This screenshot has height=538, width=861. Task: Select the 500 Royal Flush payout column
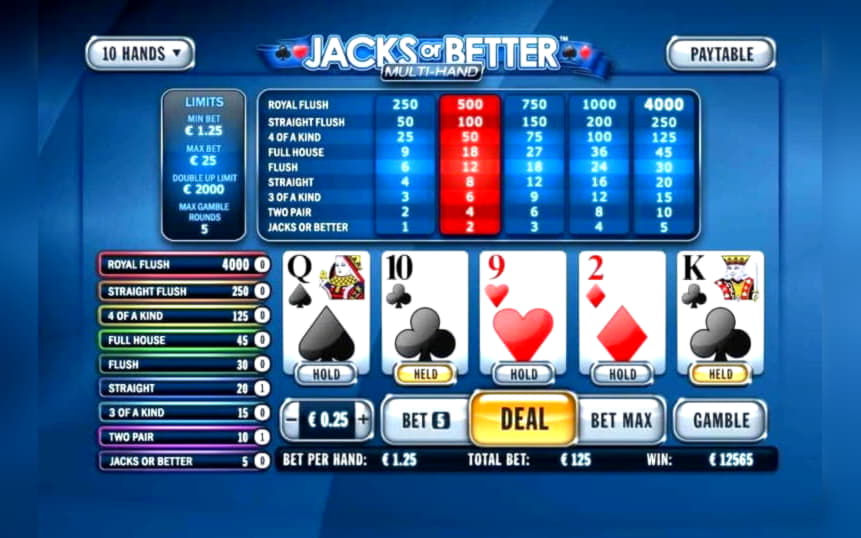[469, 105]
